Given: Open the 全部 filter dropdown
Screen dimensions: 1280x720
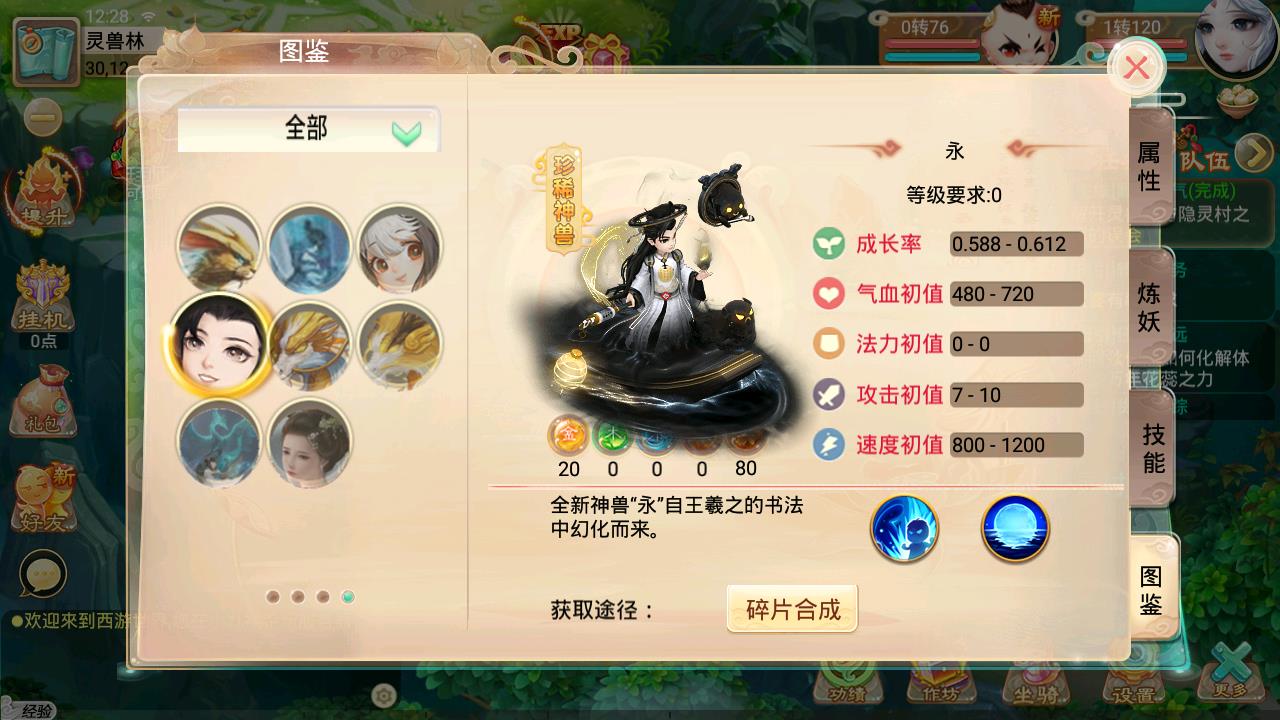Looking at the screenshot, I should pos(308,127).
